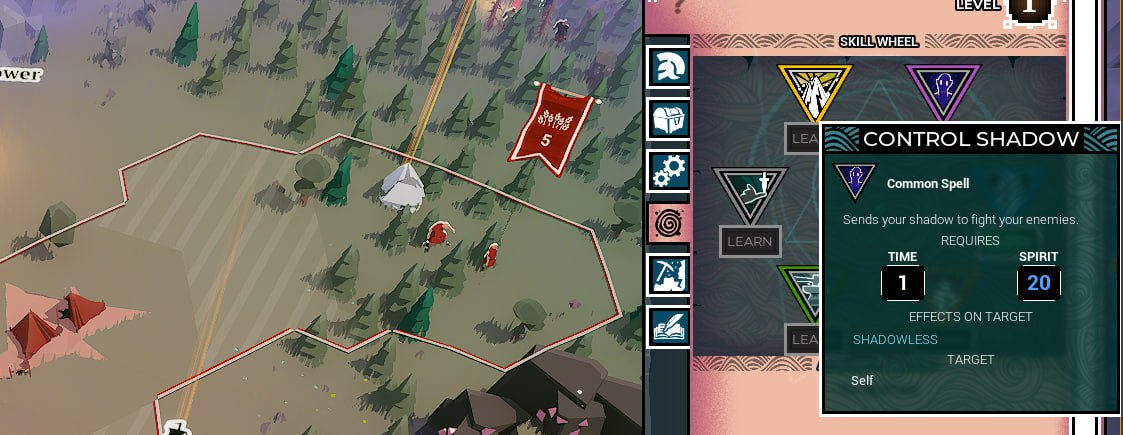Screen dimensions: 1123x435
Task: Click LEARN under the gray triangle skill
Action: click(x=750, y=241)
